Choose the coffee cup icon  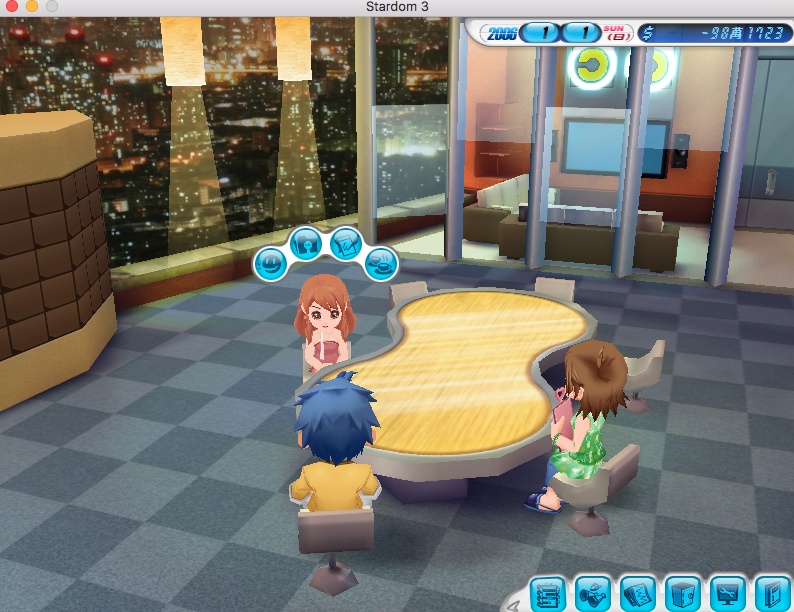pos(381,263)
